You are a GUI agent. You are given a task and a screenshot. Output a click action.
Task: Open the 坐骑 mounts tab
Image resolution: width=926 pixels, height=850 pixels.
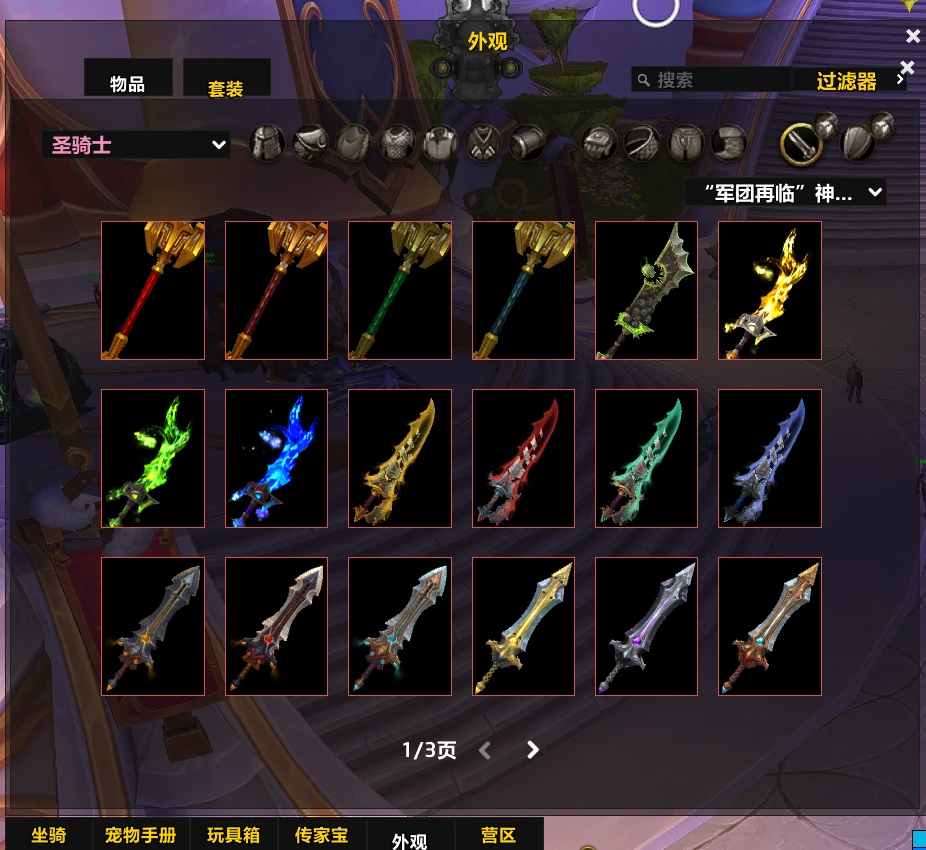(x=49, y=835)
